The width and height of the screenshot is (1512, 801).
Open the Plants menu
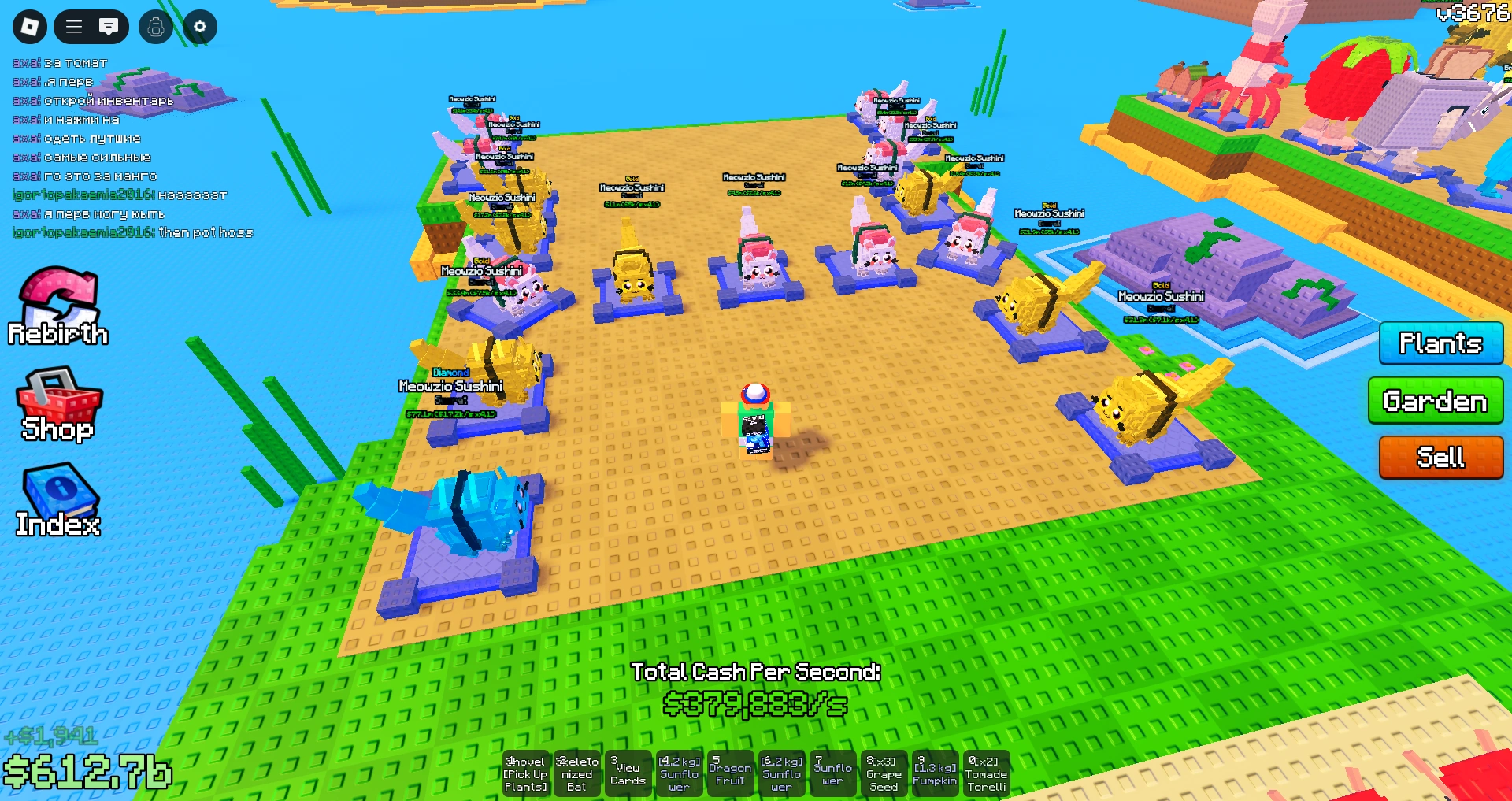click(x=1440, y=344)
